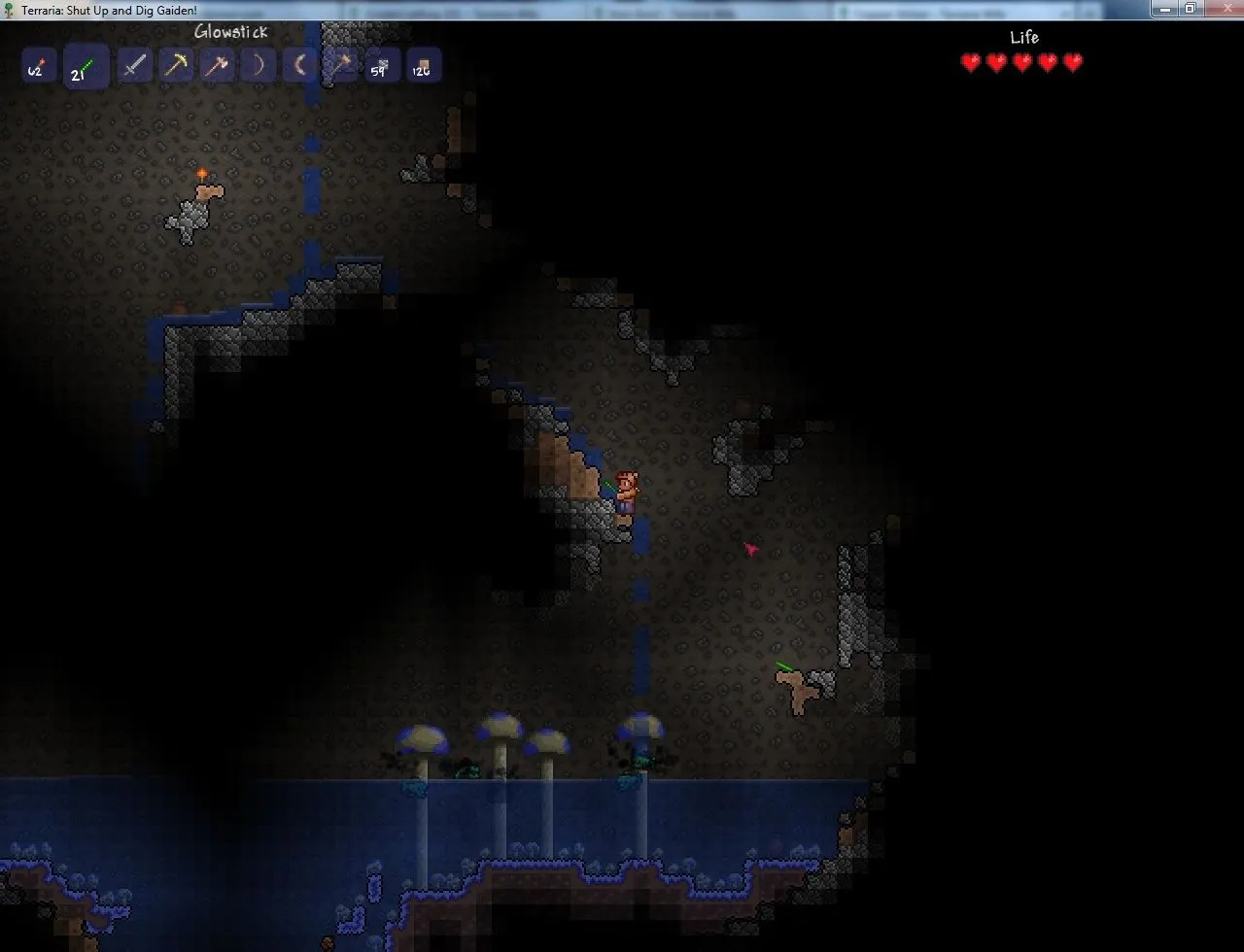Select the axe in the hotbar
The width and height of the screenshot is (1244, 952).
217,66
